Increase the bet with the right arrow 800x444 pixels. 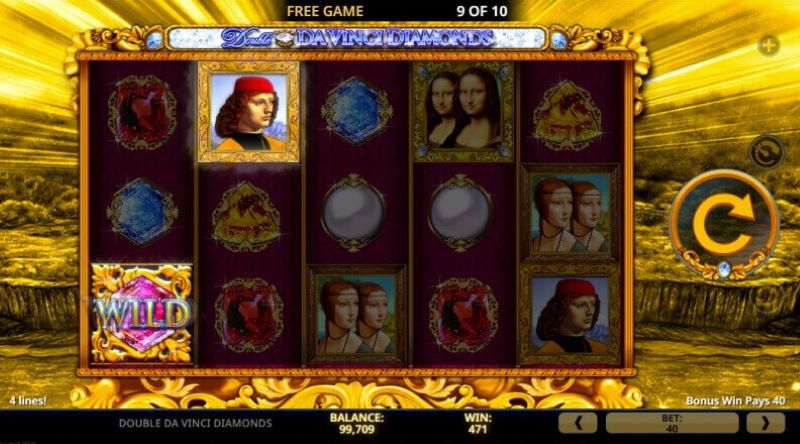coord(767,423)
